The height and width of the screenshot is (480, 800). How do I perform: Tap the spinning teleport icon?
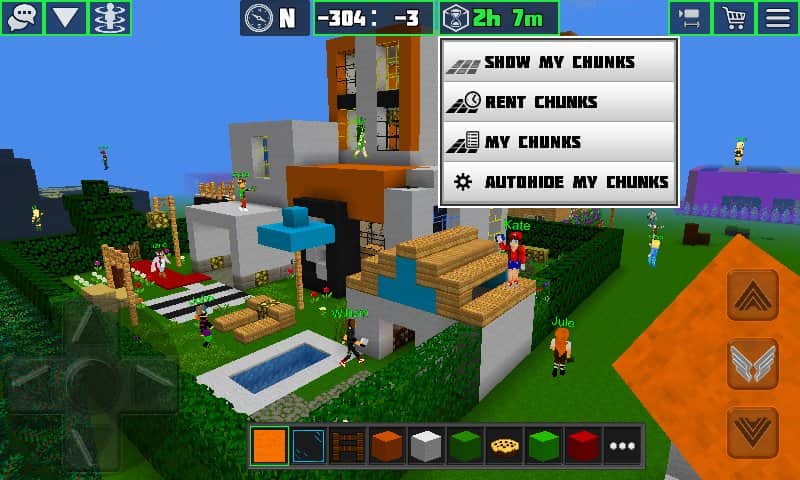pos(109,18)
